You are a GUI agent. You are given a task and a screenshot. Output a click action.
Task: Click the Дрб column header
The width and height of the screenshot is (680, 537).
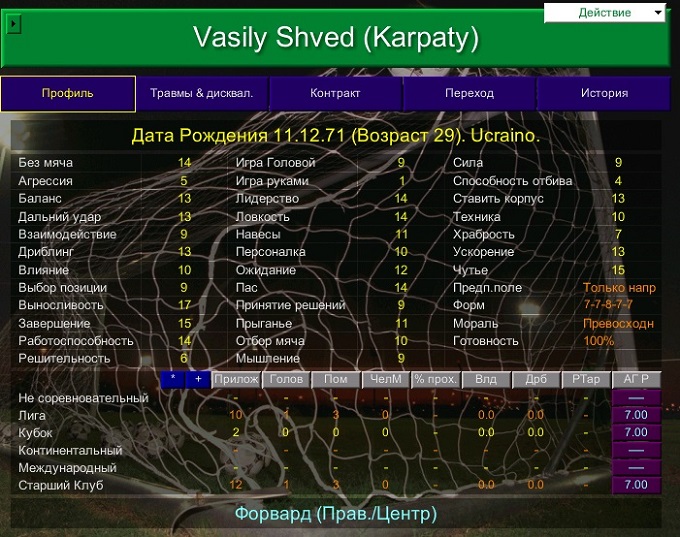point(536,380)
